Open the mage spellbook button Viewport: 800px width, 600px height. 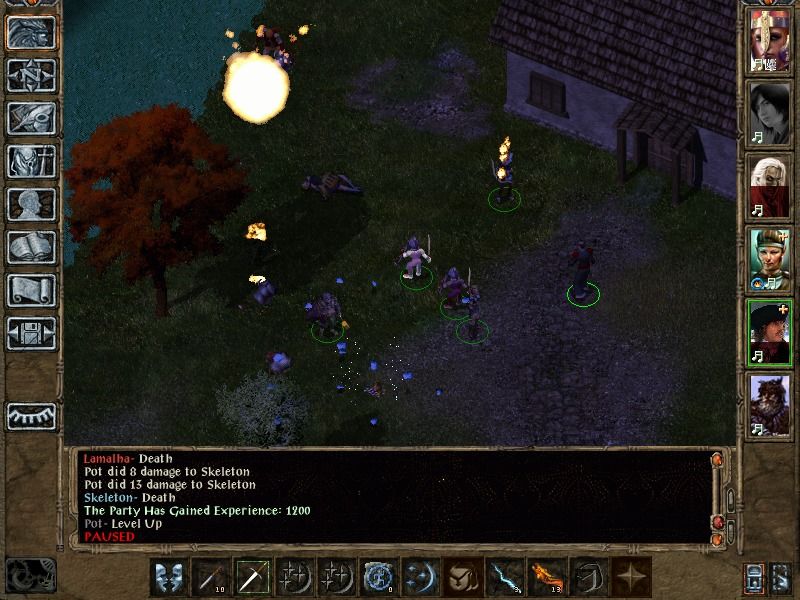coord(30,247)
